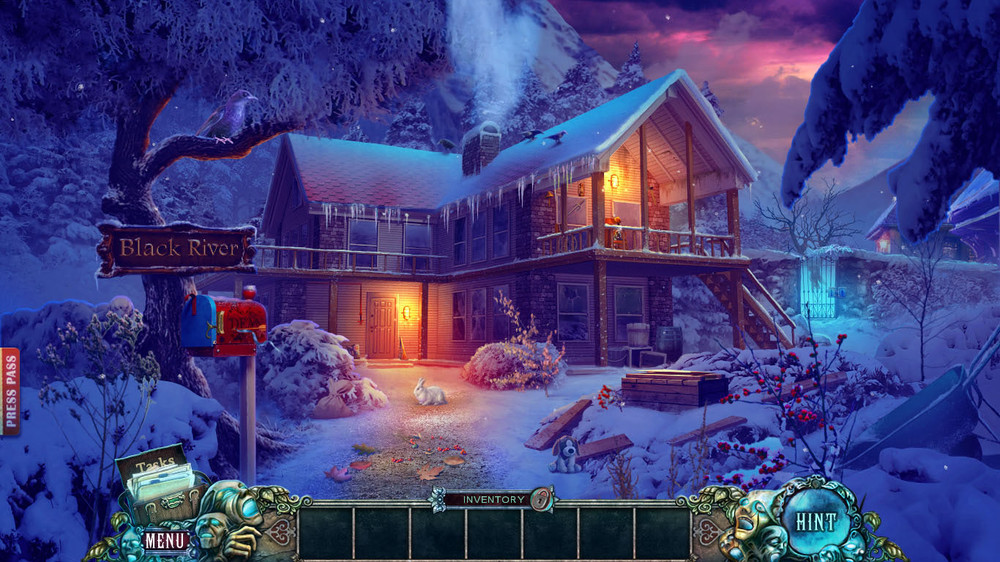
Task: Toggle the inventory lock icon
Action: pos(541,498)
